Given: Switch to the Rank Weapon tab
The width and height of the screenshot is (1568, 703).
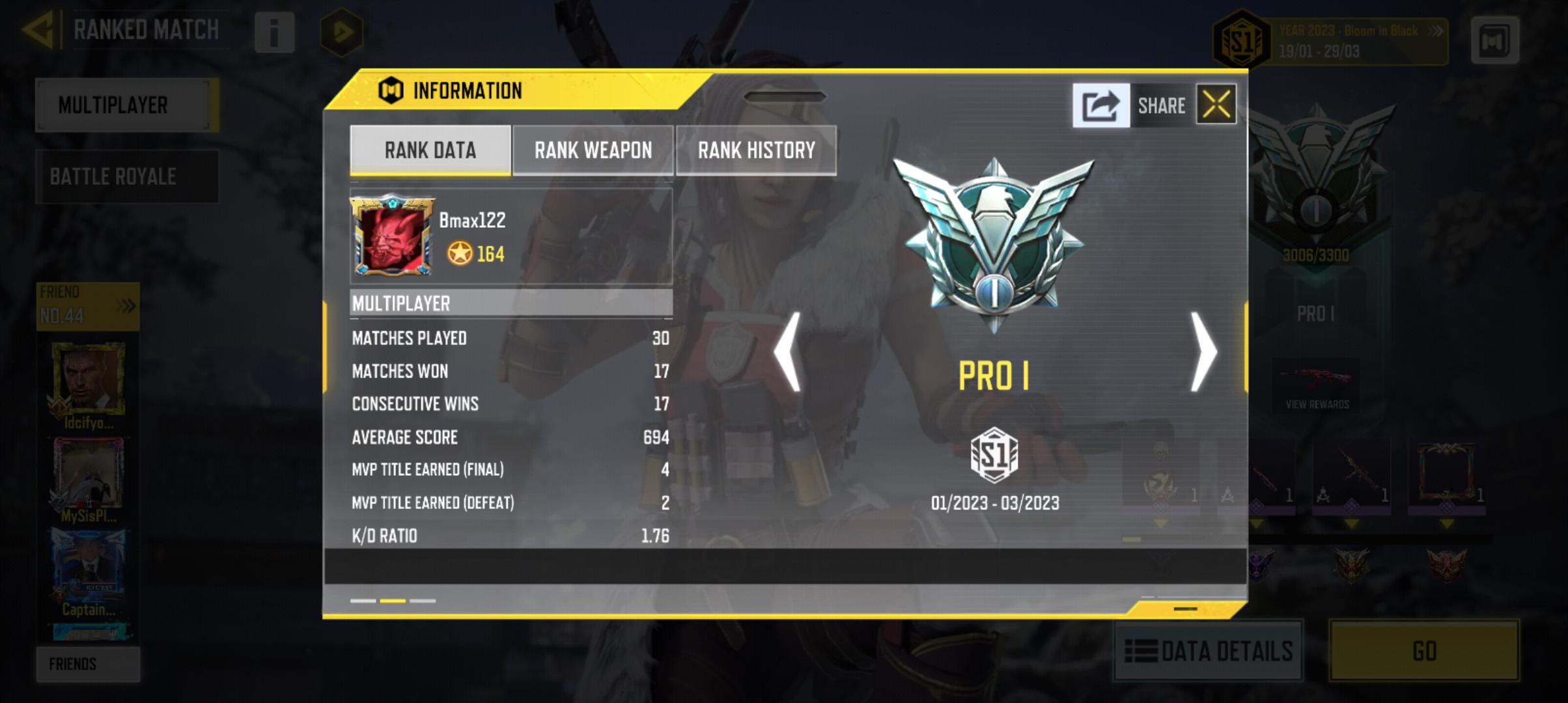Looking at the screenshot, I should [x=593, y=150].
